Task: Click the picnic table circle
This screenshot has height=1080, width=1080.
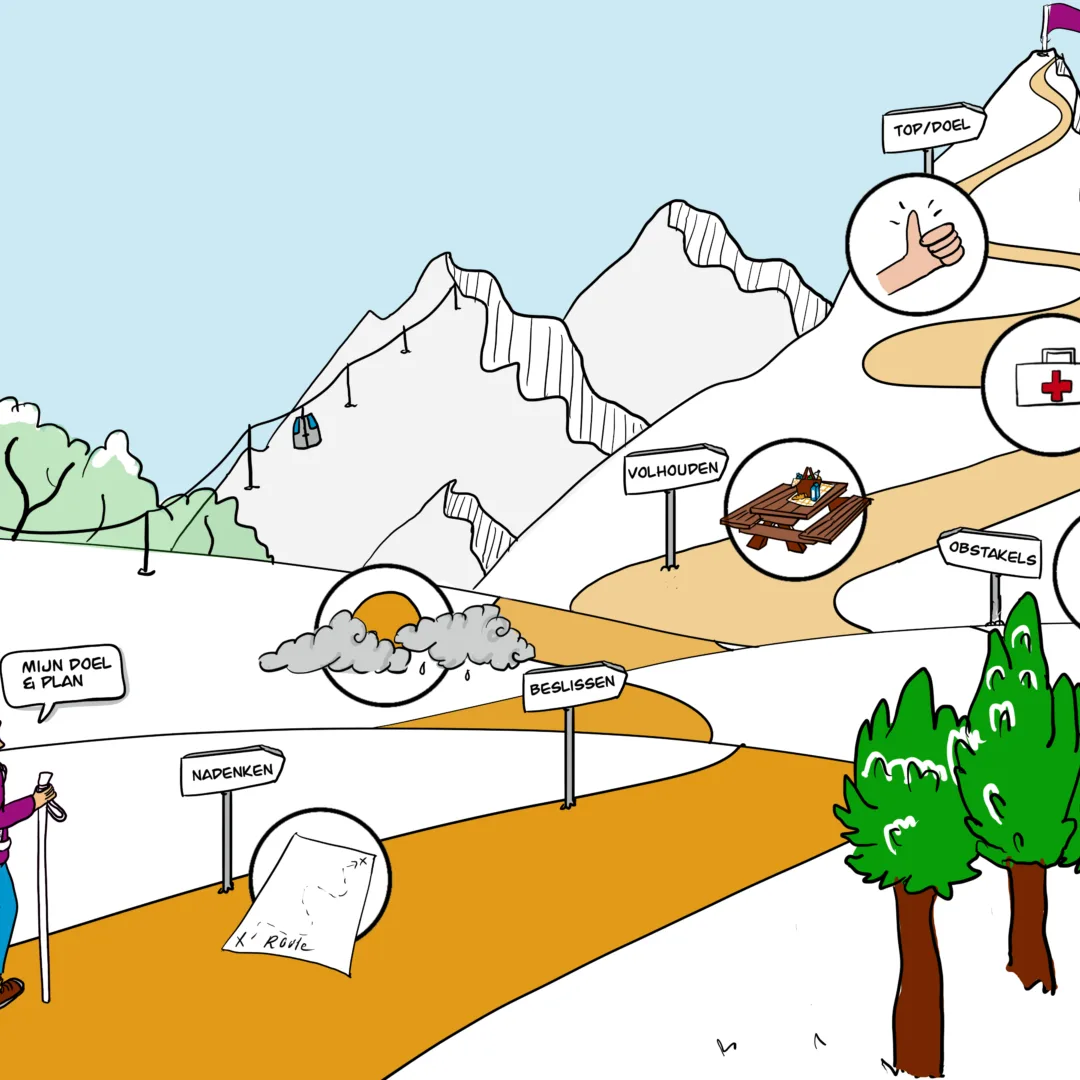Action: pos(795,509)
